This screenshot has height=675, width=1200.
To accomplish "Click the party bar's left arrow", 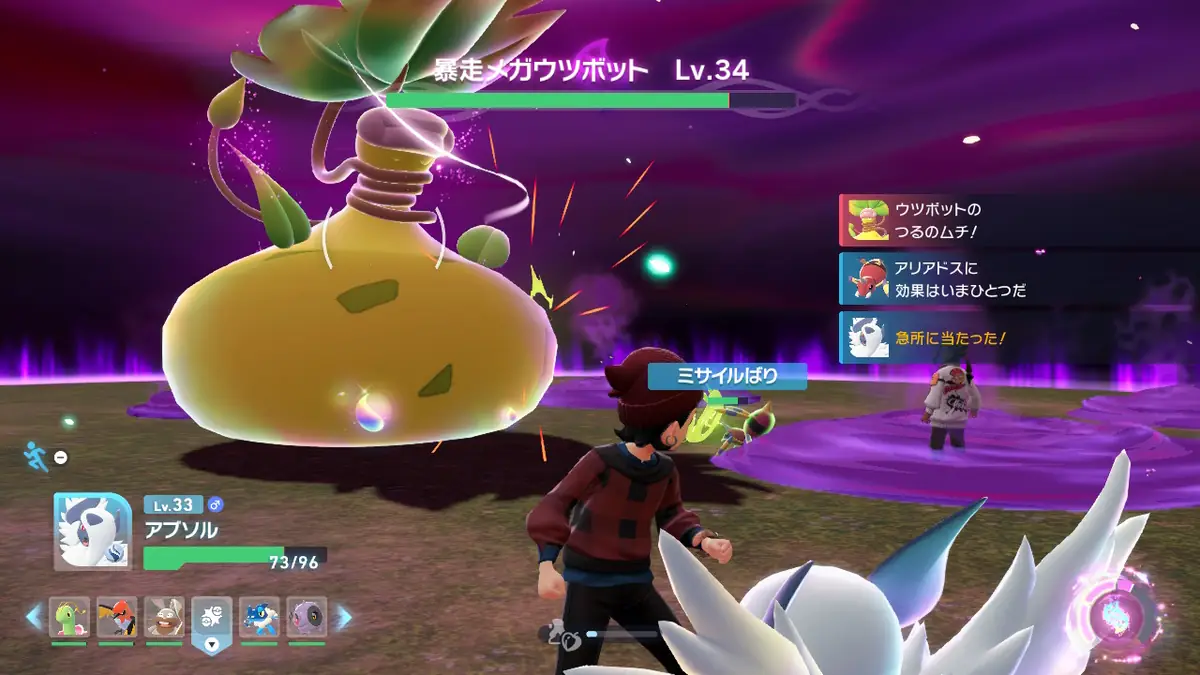I will click(34, 617).
